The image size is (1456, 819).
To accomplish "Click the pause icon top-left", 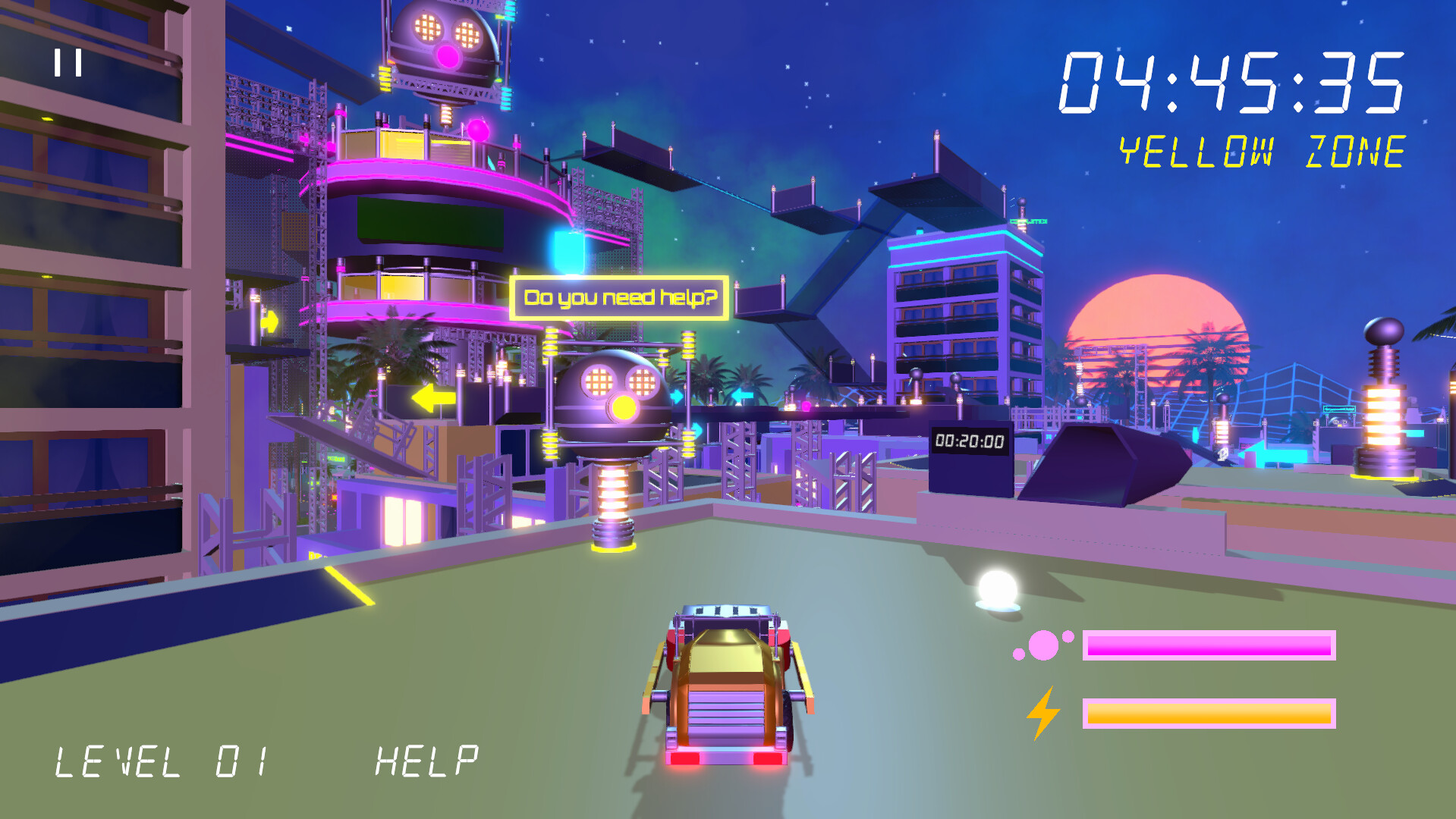I will 69,62.
